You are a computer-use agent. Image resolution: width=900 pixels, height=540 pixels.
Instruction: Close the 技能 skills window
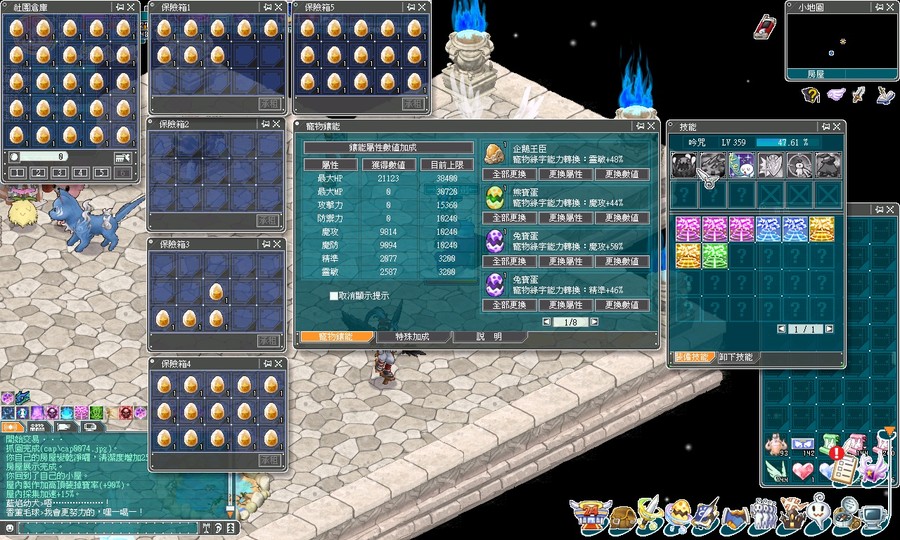tap(836, 127)
